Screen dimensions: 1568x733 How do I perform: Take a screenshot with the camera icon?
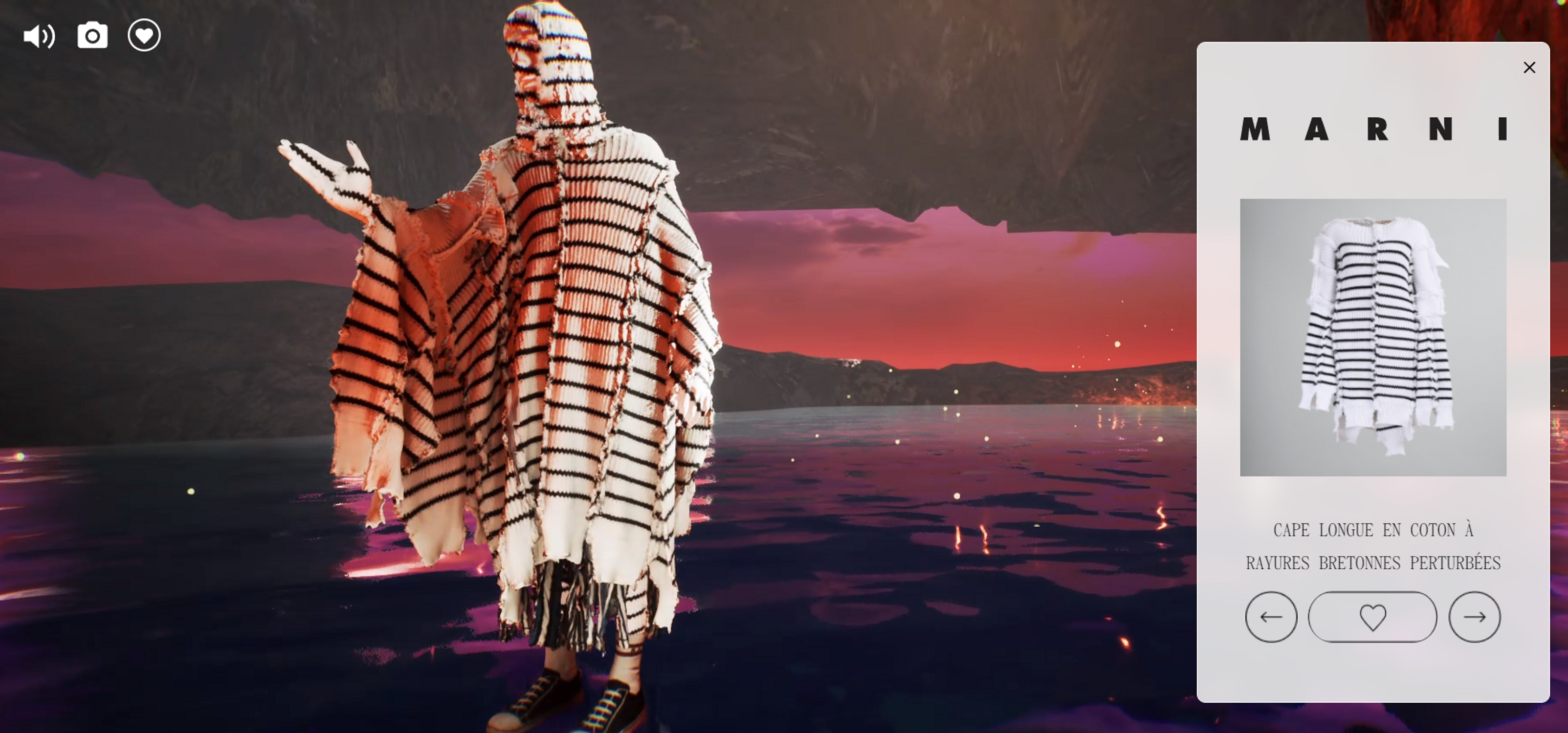click(x=92, y=36)
